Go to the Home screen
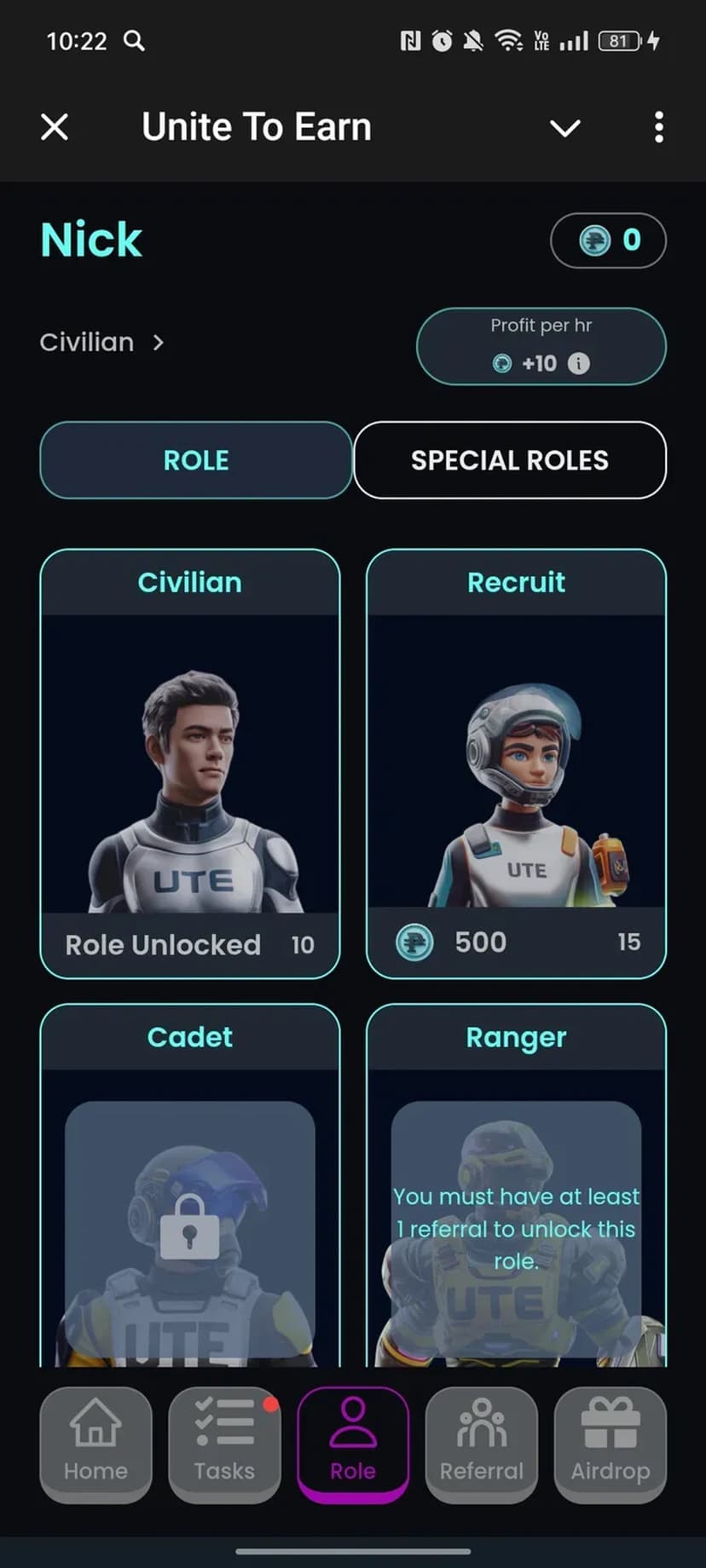The width and height of the screenshot is (706, 1568). (95, 1444)
